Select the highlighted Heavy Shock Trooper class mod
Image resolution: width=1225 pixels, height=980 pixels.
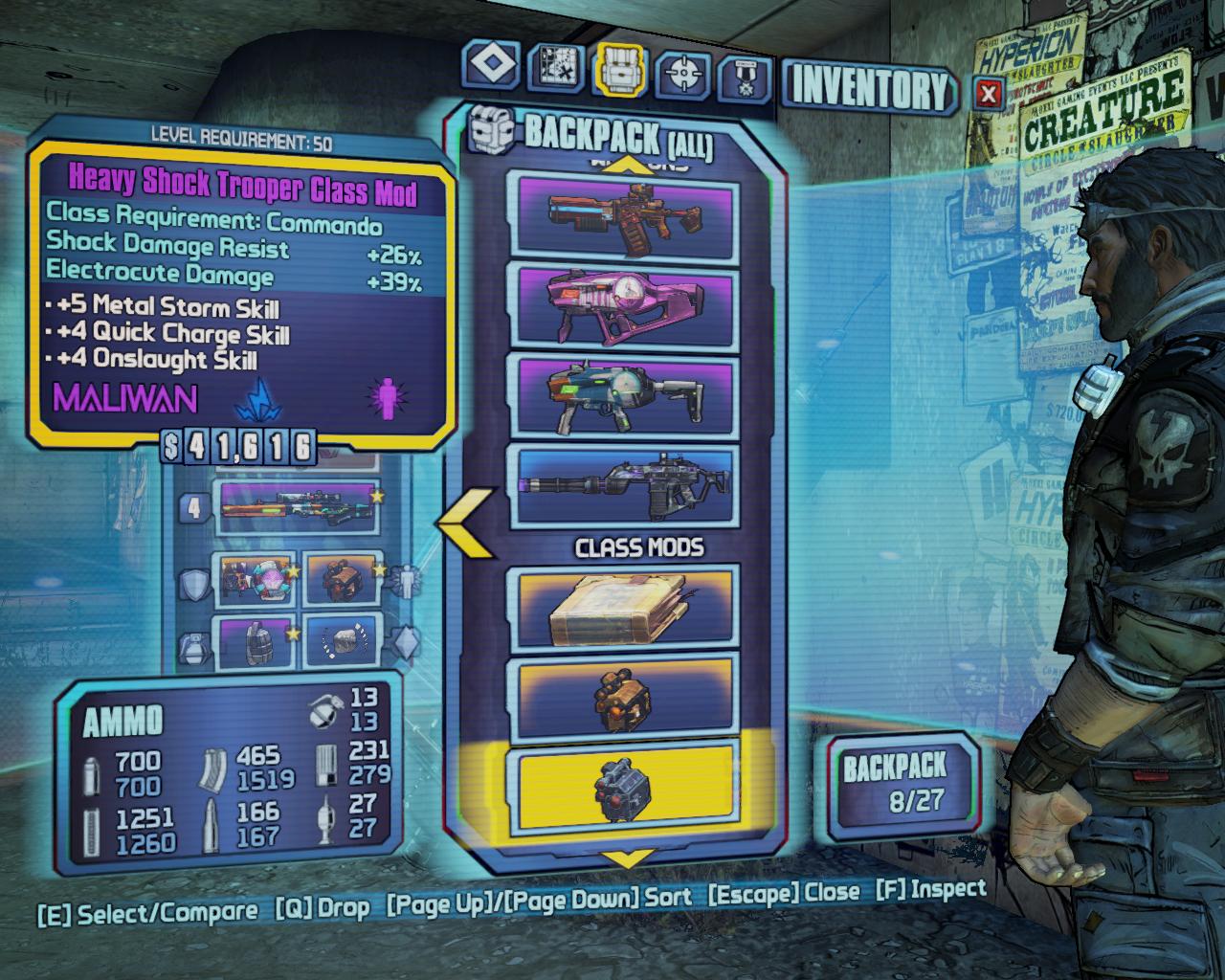[626, 787]
